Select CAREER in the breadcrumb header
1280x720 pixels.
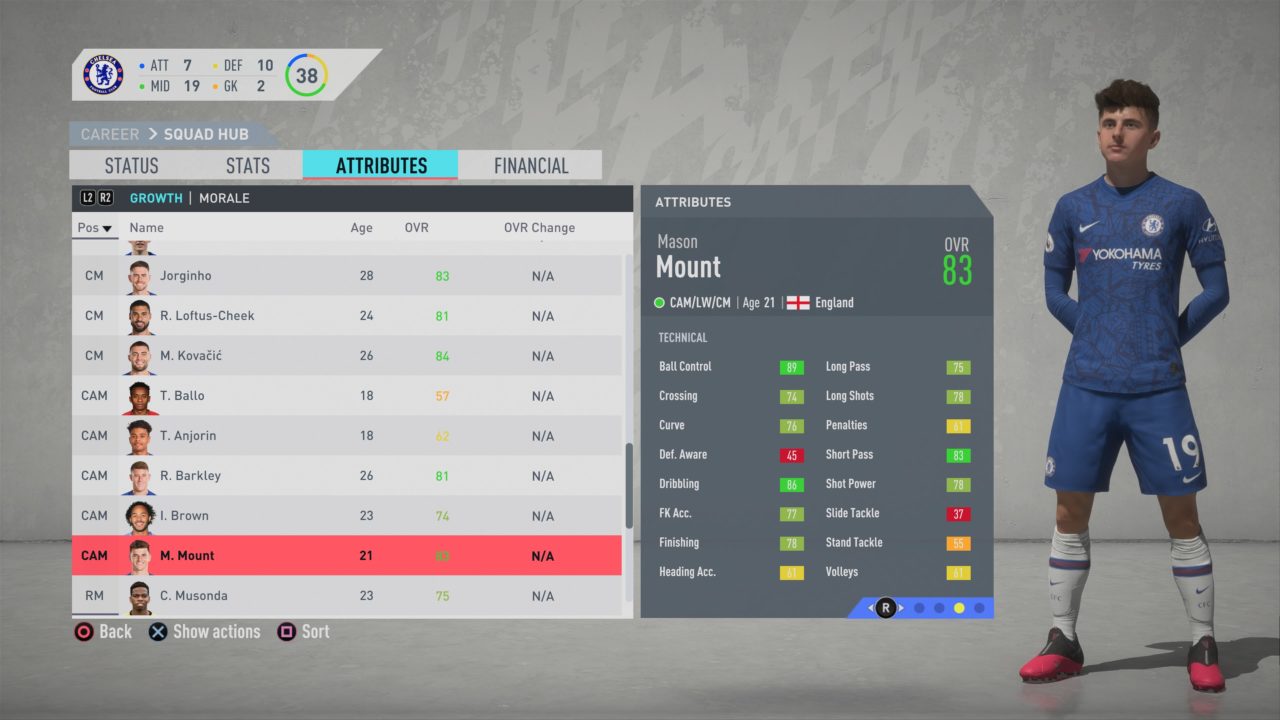108,133
